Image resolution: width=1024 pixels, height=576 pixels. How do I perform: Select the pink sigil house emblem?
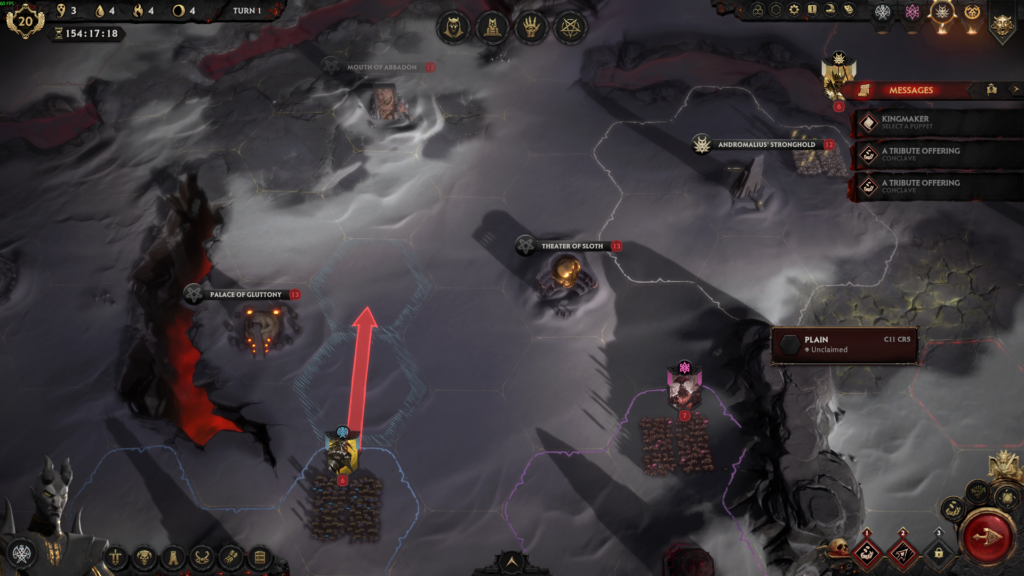[911, 12]
